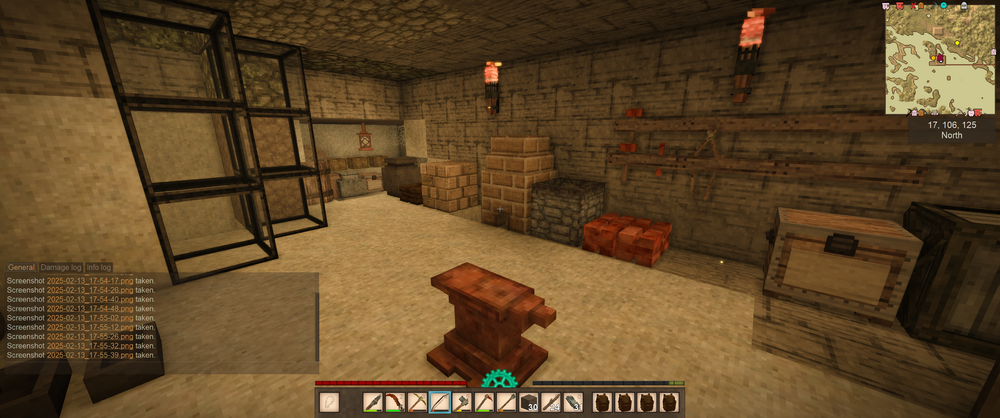Choose the hammer in the hotbar
The width and height of the screenshot is (1000, 418).
[x=463, y=403]
